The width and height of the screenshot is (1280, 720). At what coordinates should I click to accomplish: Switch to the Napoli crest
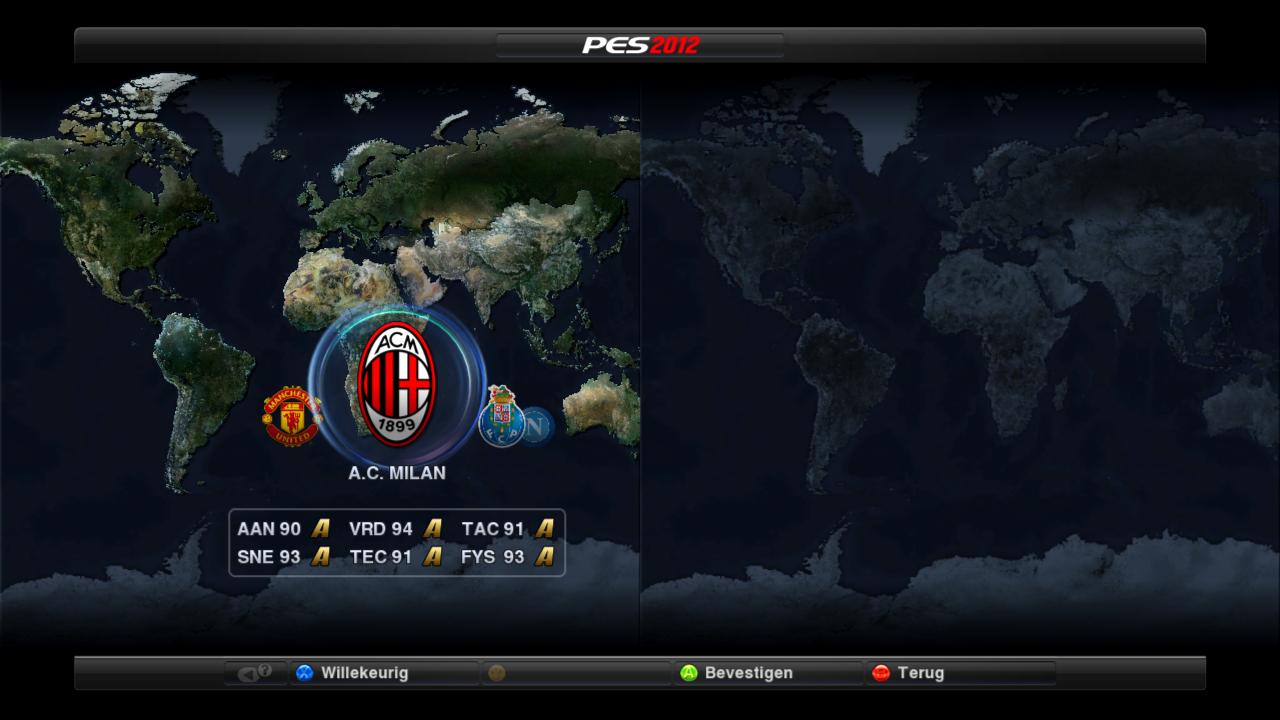(x=540, y=427)
